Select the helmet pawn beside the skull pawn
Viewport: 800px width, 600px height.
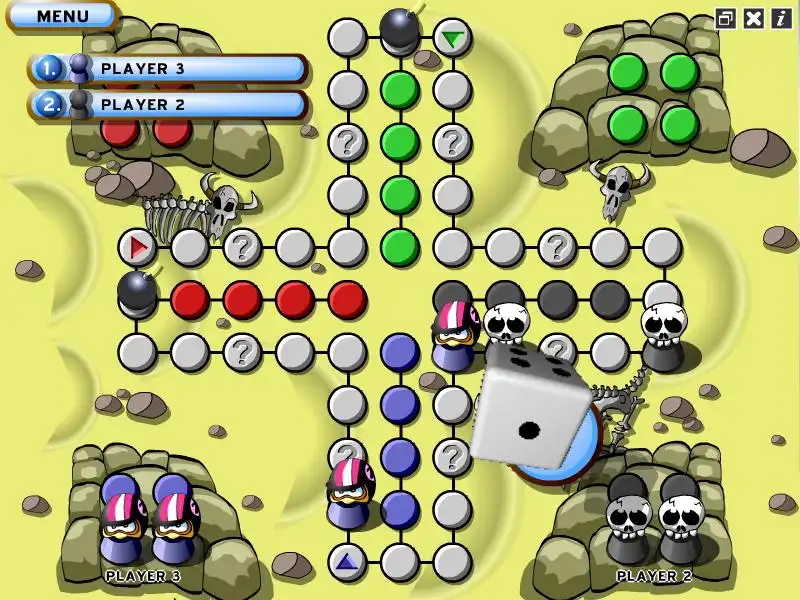coord(454,333)
